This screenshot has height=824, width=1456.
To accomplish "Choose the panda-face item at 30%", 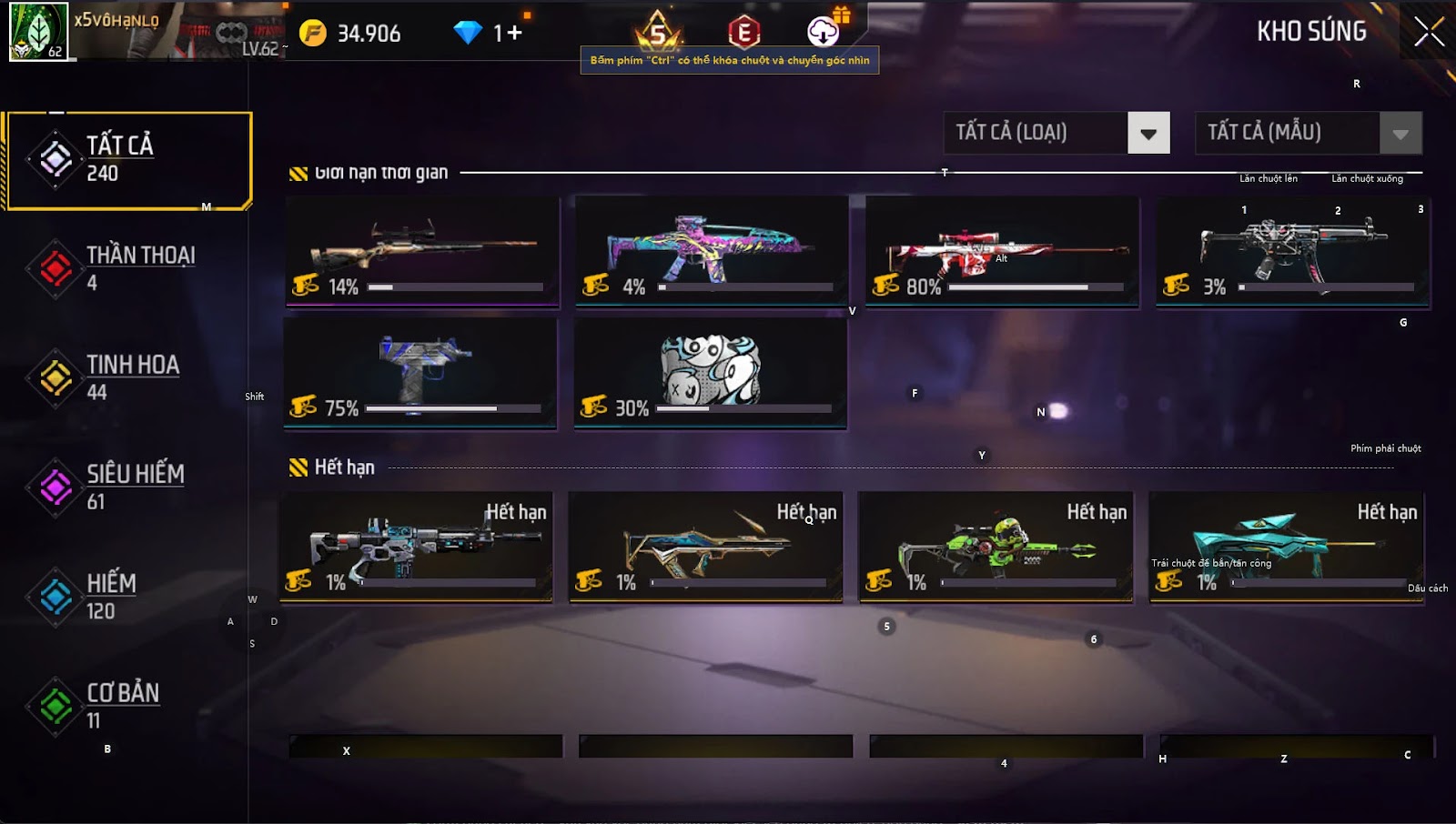I will (710, 372).
